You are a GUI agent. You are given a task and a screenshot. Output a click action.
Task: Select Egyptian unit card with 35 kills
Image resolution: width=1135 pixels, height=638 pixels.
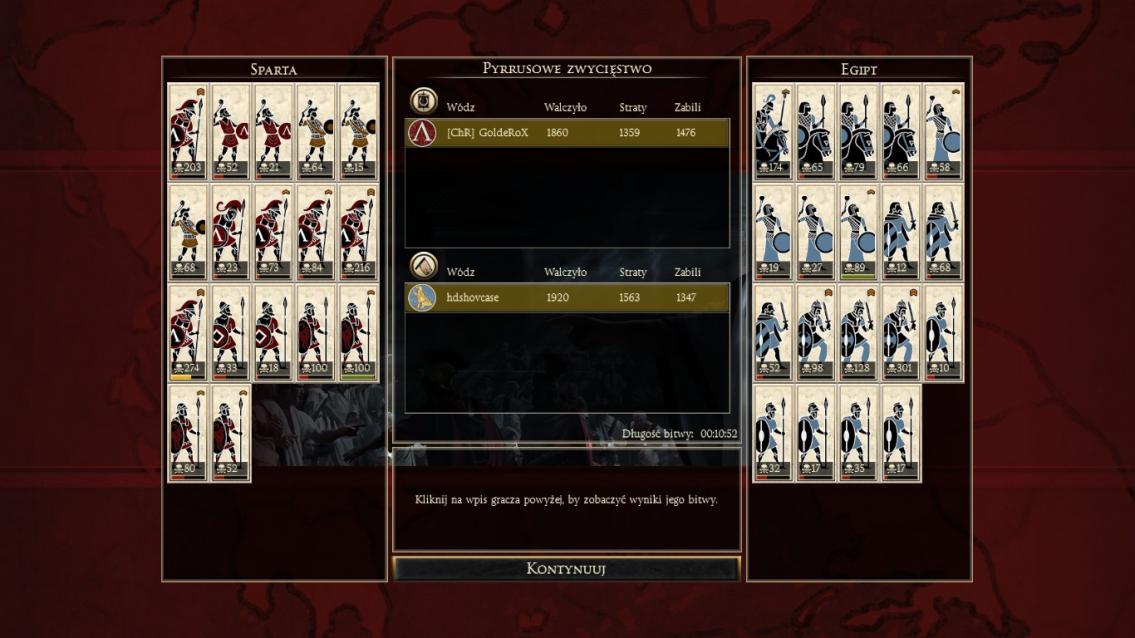858,433
